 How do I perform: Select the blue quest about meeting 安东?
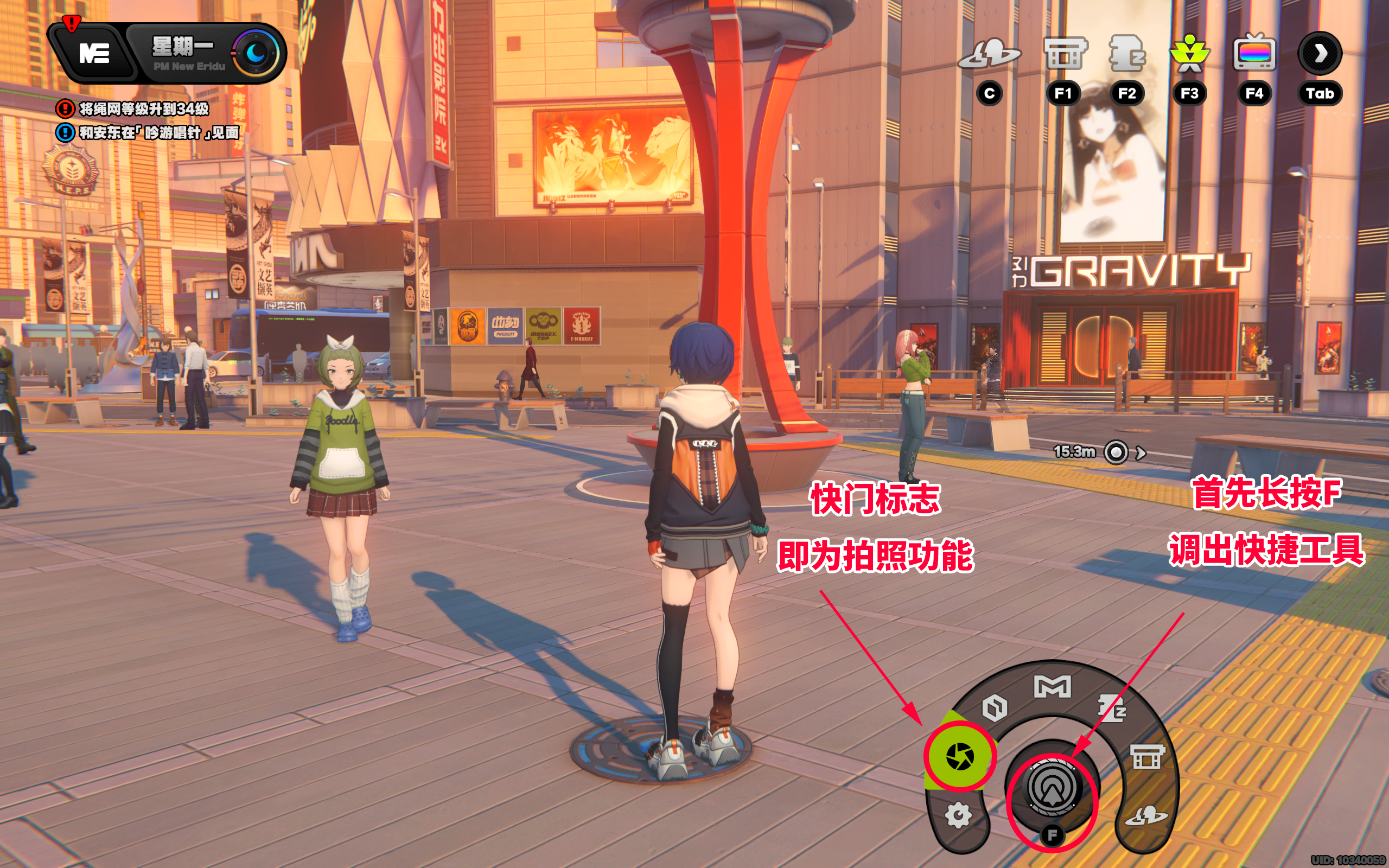(158, 132)
